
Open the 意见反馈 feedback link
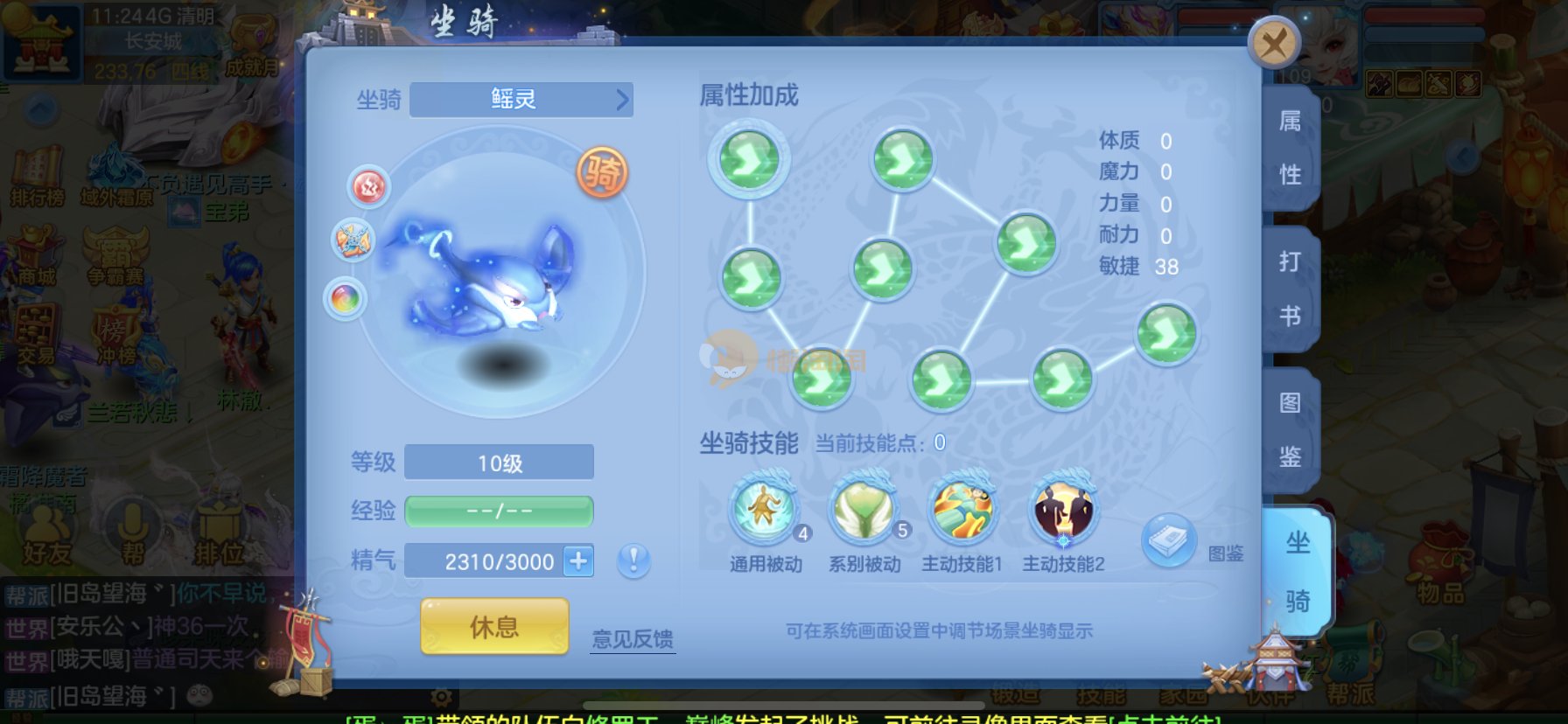click(x=632, y=639)
